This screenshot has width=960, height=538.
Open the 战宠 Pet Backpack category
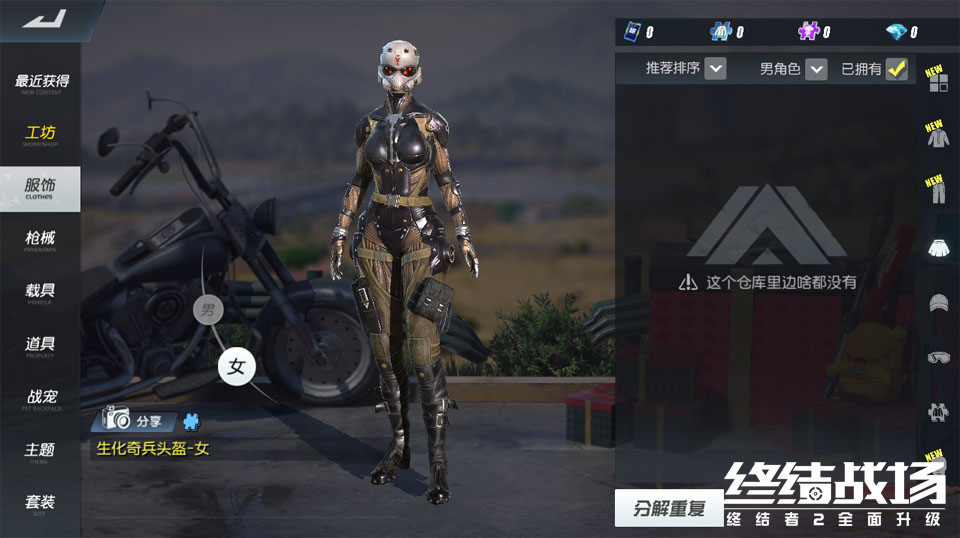41,399
